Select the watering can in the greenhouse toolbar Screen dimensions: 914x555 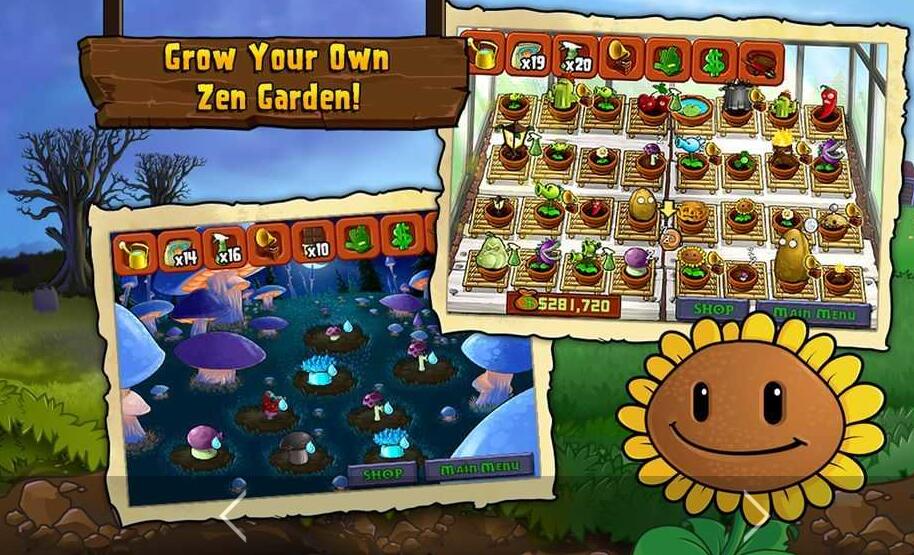(485, 56)
